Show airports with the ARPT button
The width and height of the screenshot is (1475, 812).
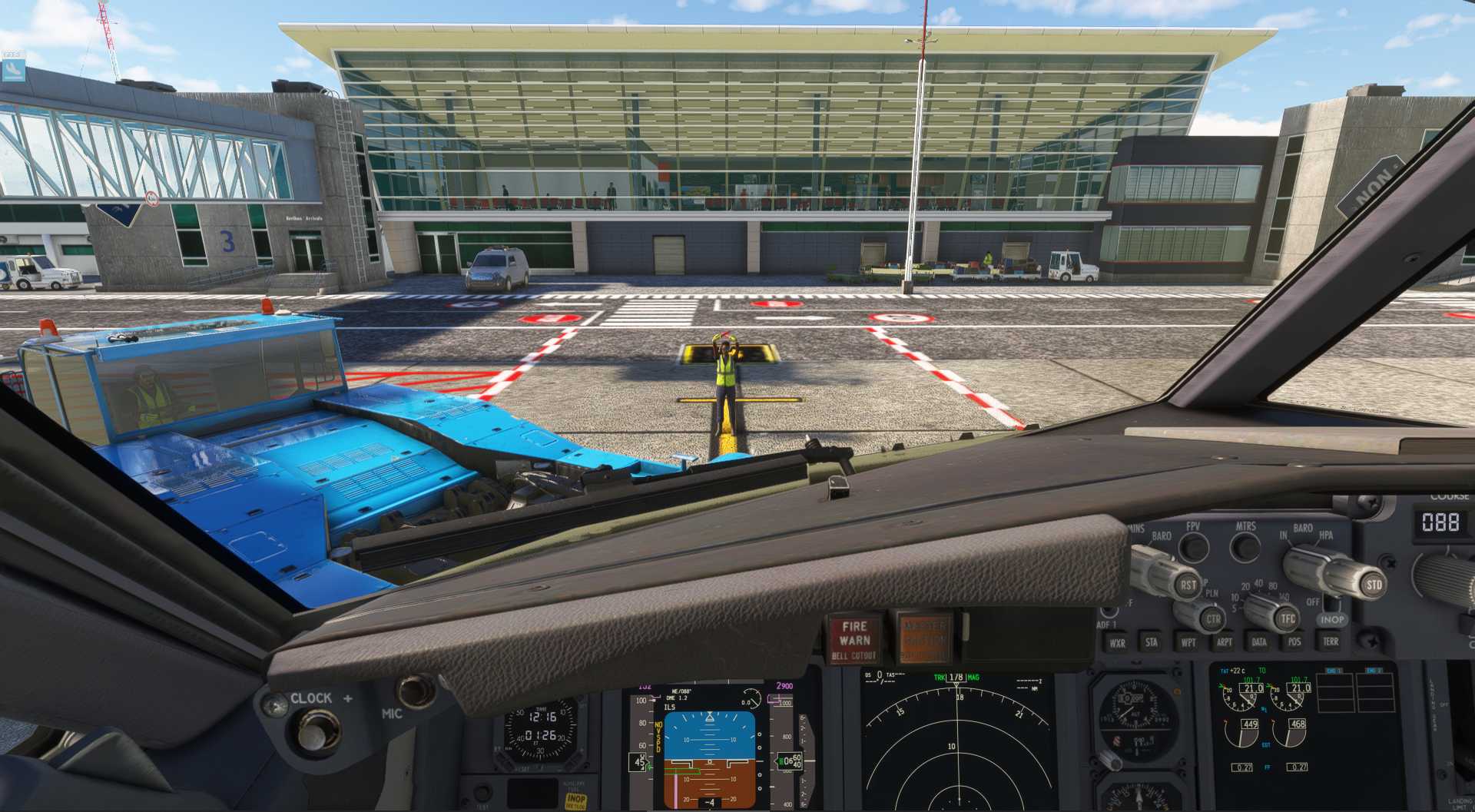pyautogui.click(x=1224, y=642)
